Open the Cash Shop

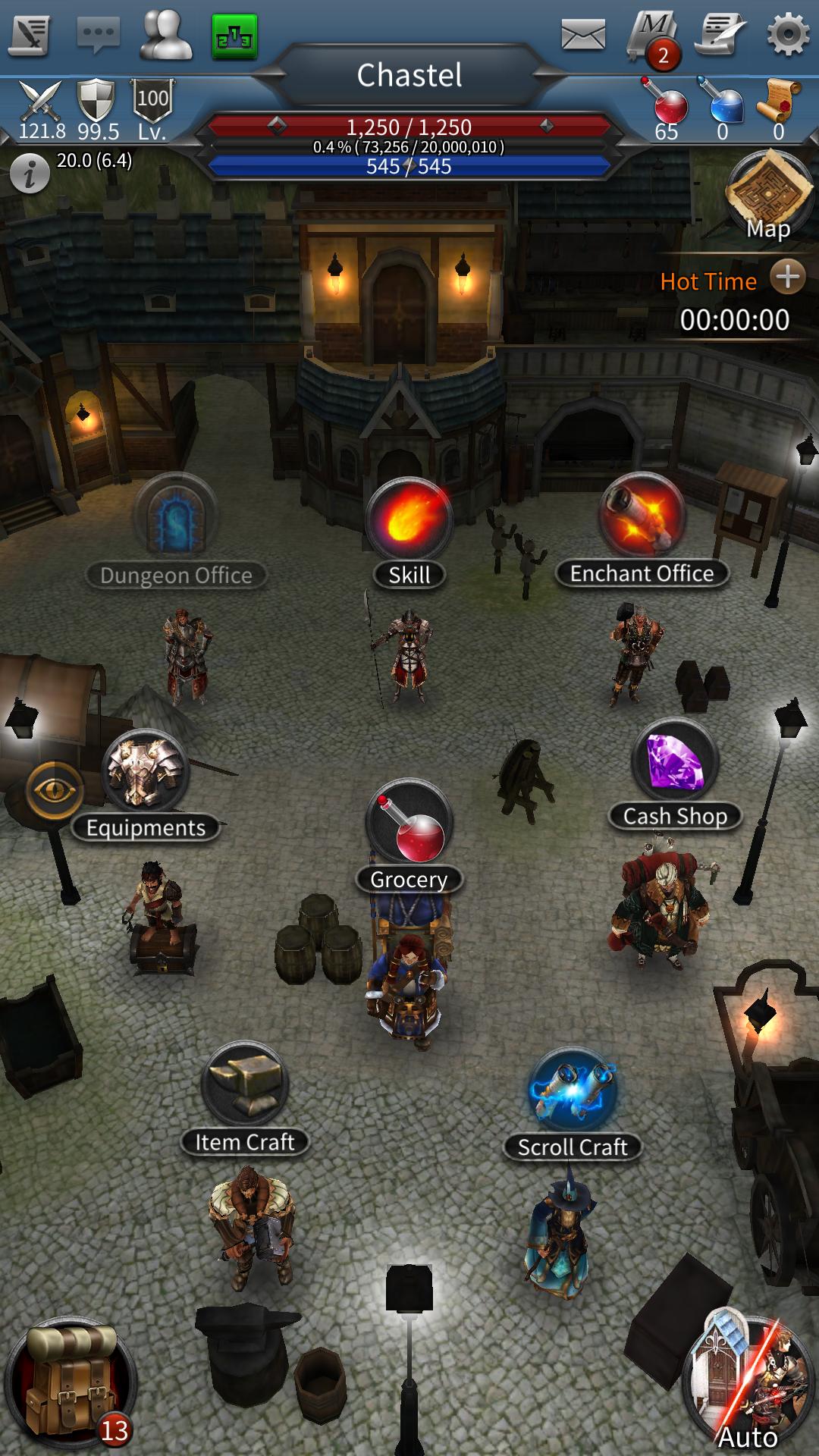pos(674,762)
